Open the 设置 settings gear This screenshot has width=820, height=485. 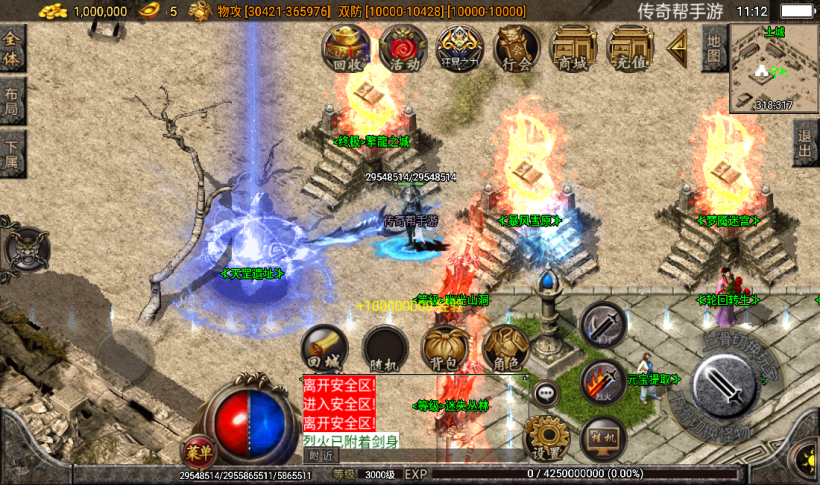coord(547,438)
